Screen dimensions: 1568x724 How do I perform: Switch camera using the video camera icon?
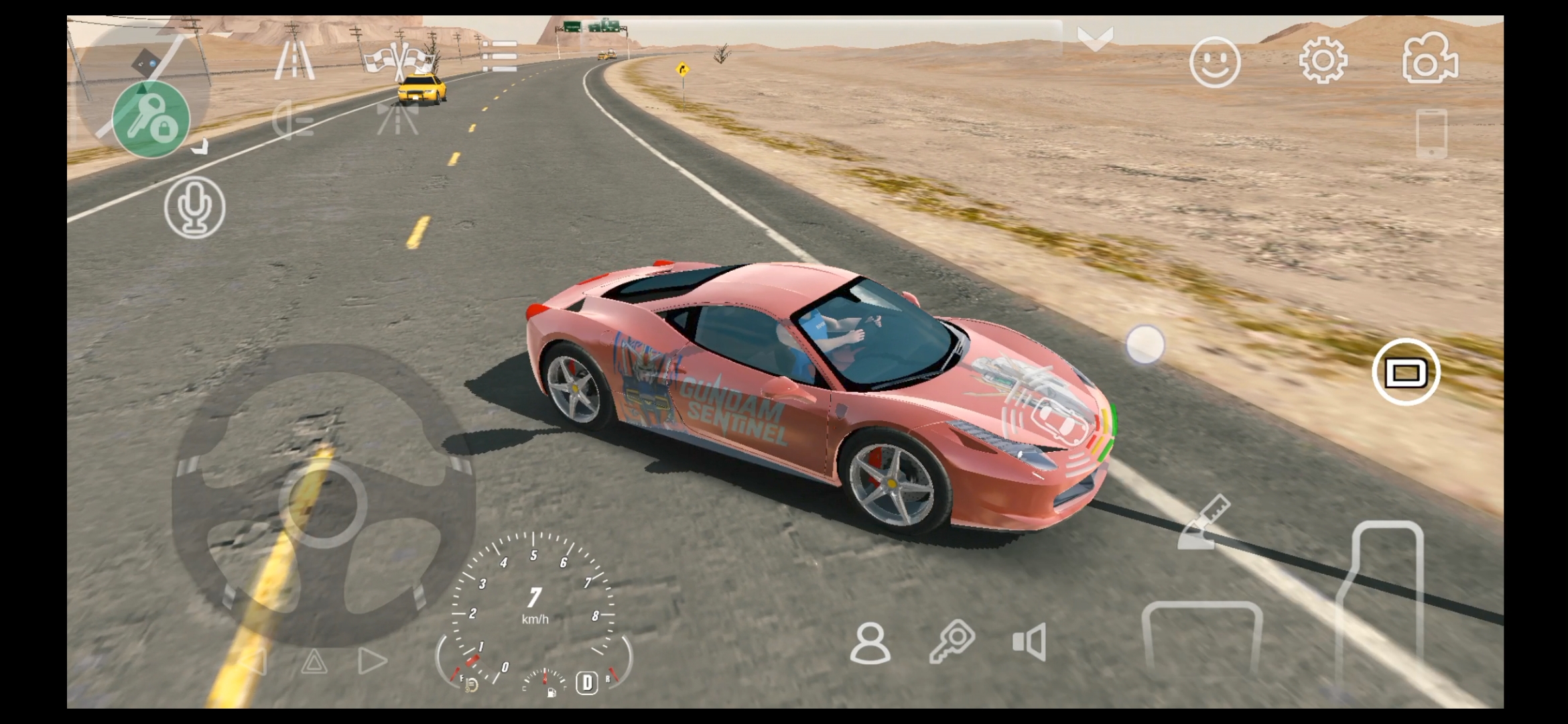(x=1429, y=60)
